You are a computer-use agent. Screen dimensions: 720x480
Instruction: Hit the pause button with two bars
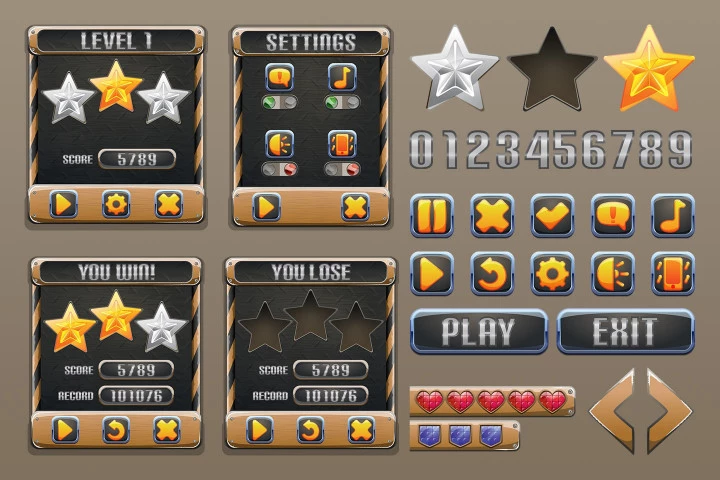[x=432, y=215]
